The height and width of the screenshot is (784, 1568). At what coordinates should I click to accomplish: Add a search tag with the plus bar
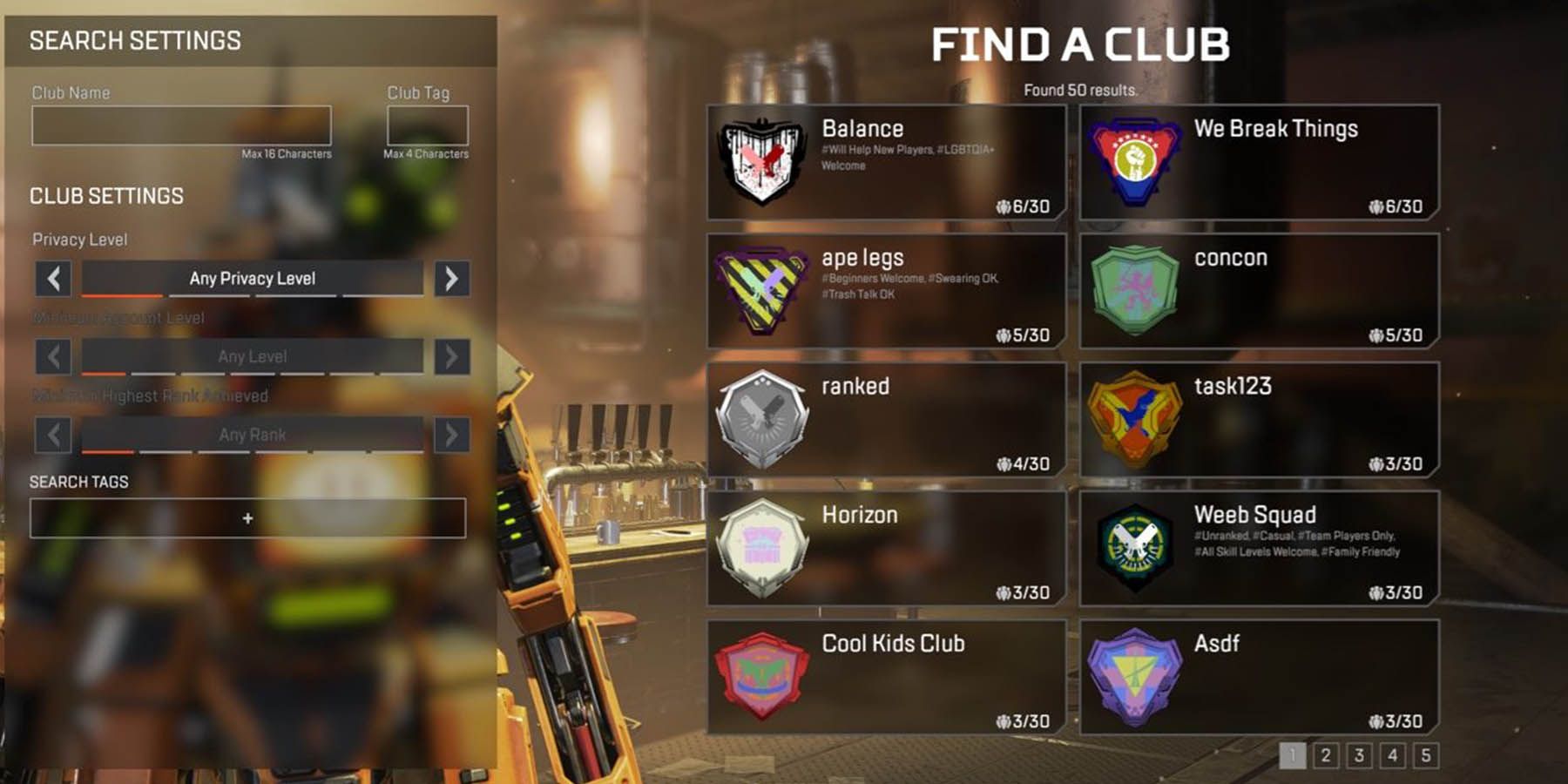click(247, 518)
